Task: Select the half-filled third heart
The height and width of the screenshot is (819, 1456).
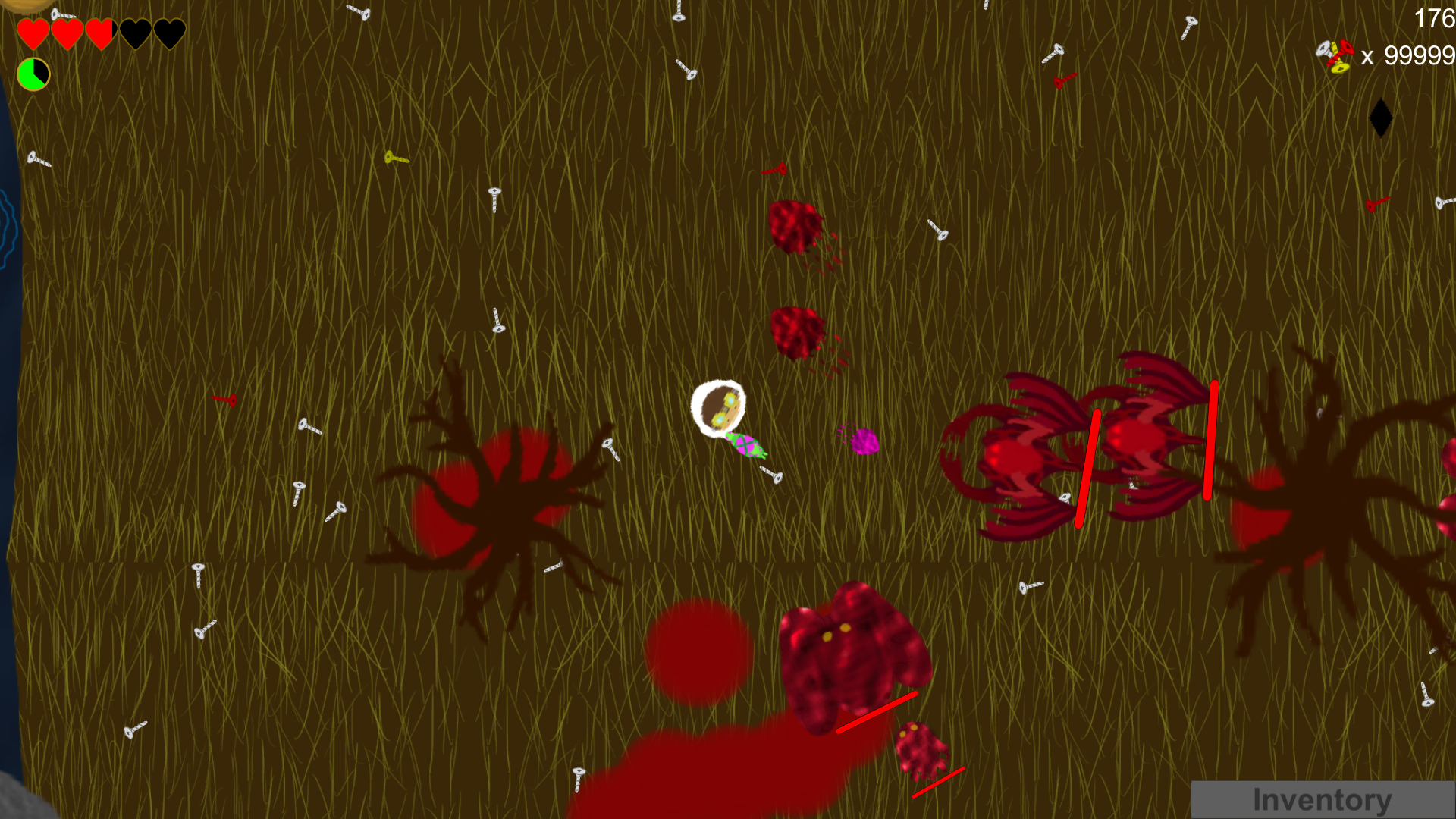Action: click(x=99, y=32)
